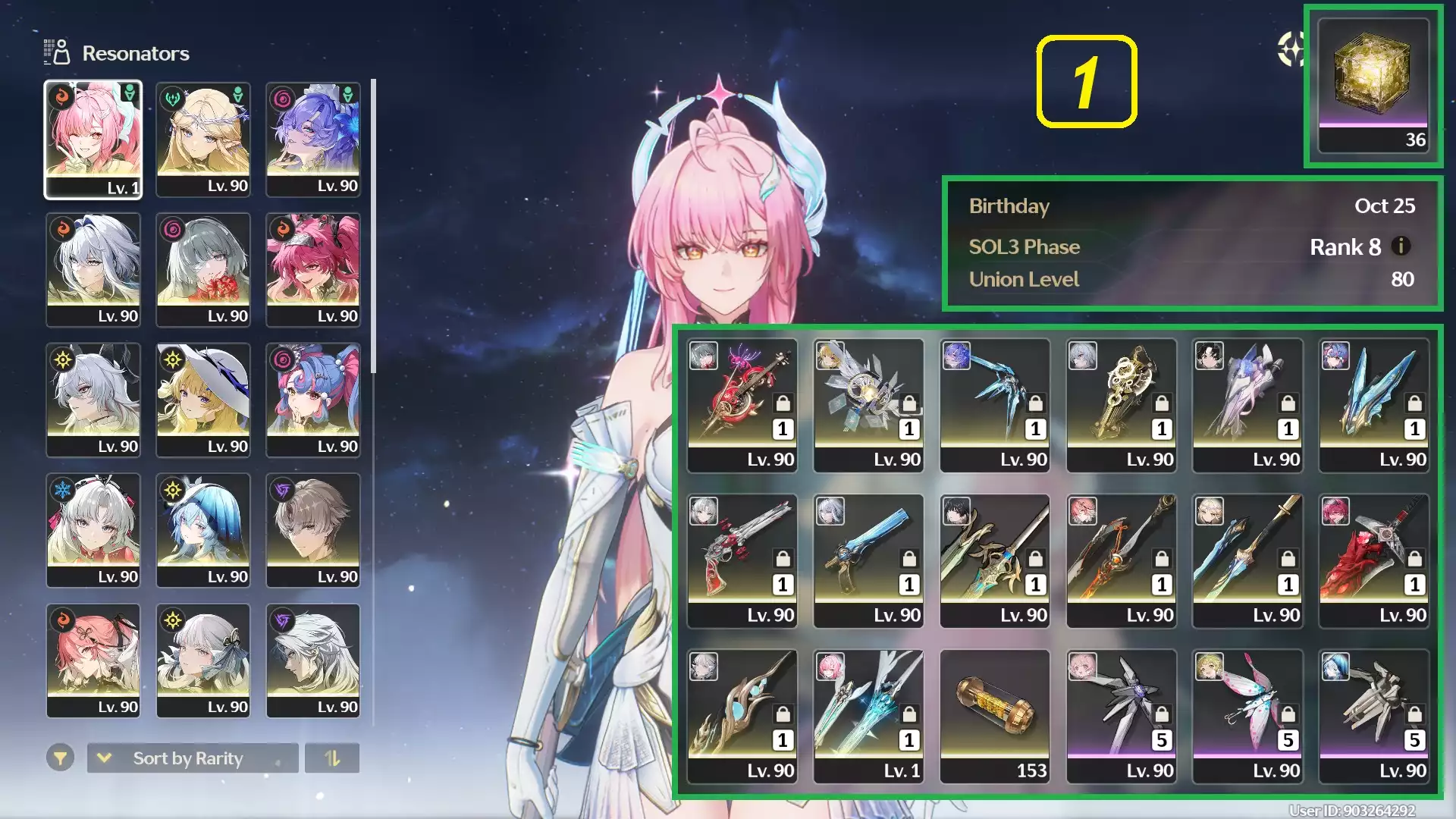Image resolution: width=1456 pixels, height=819 pixels.
Task: Click the resonator list scrollbar
Action: tap(373, 226)
